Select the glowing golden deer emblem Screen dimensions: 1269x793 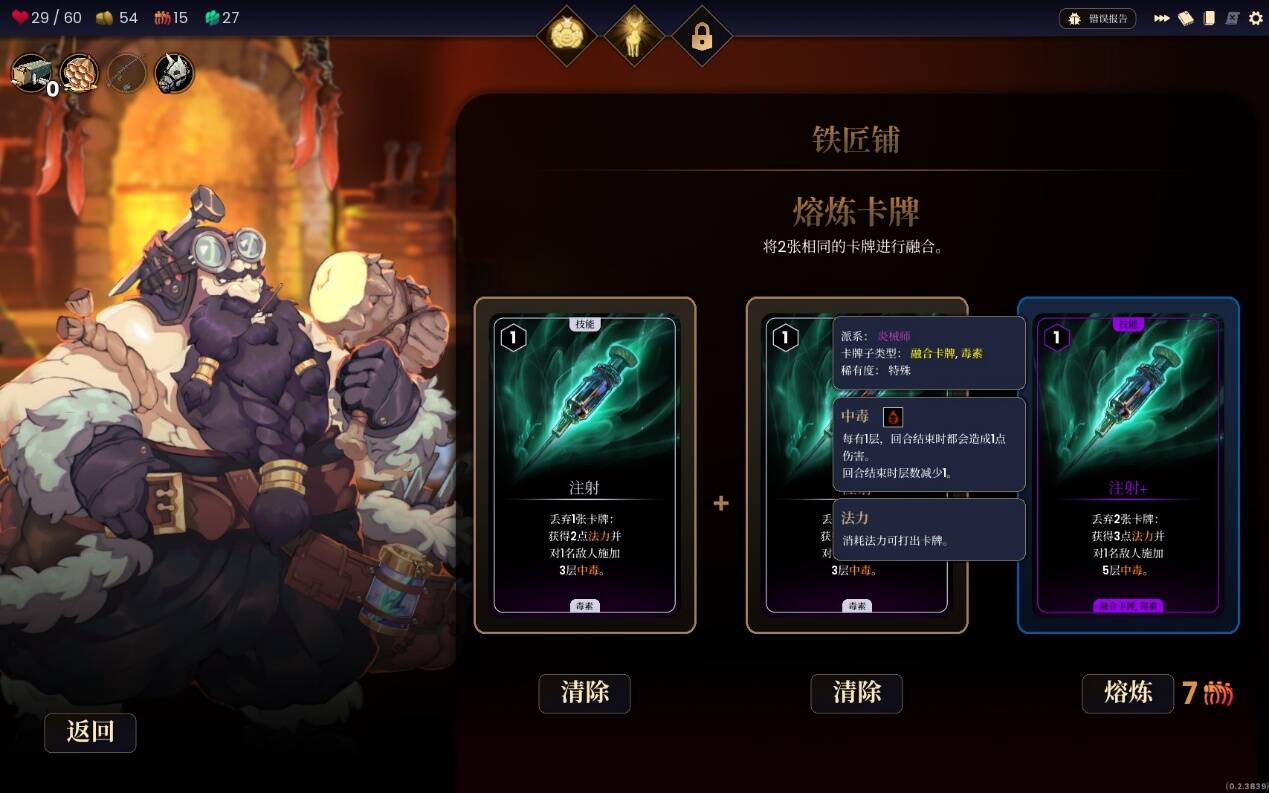coord(634,37)
